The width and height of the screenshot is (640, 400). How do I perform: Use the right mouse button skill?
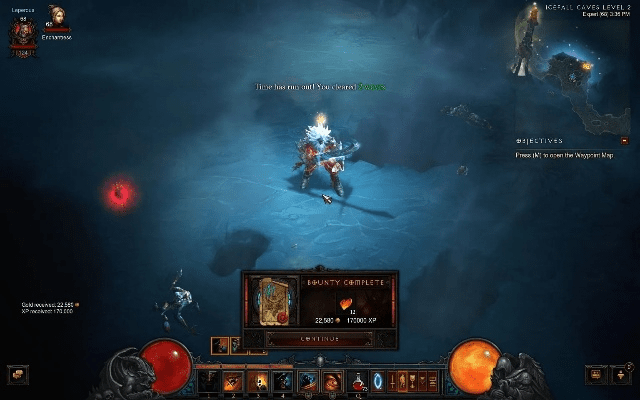[x=332, y=381]
